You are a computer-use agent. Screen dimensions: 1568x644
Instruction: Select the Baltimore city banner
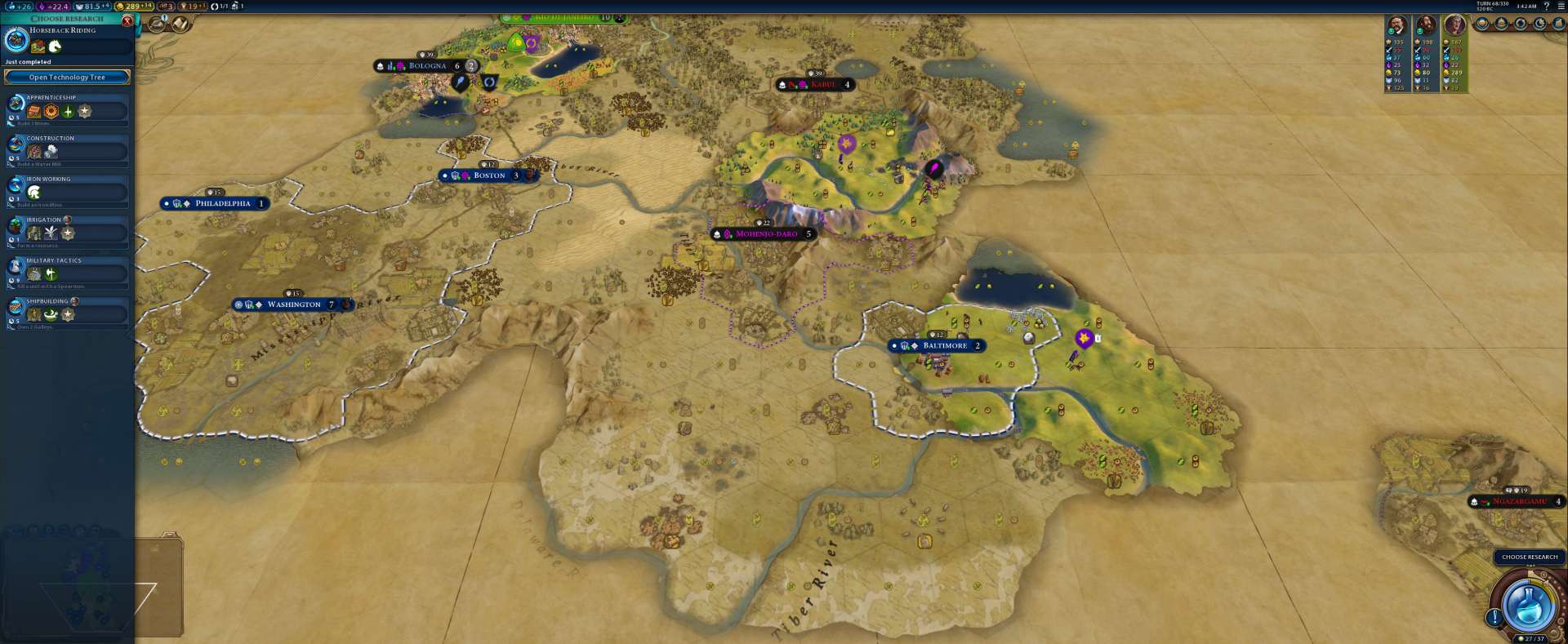944,346
